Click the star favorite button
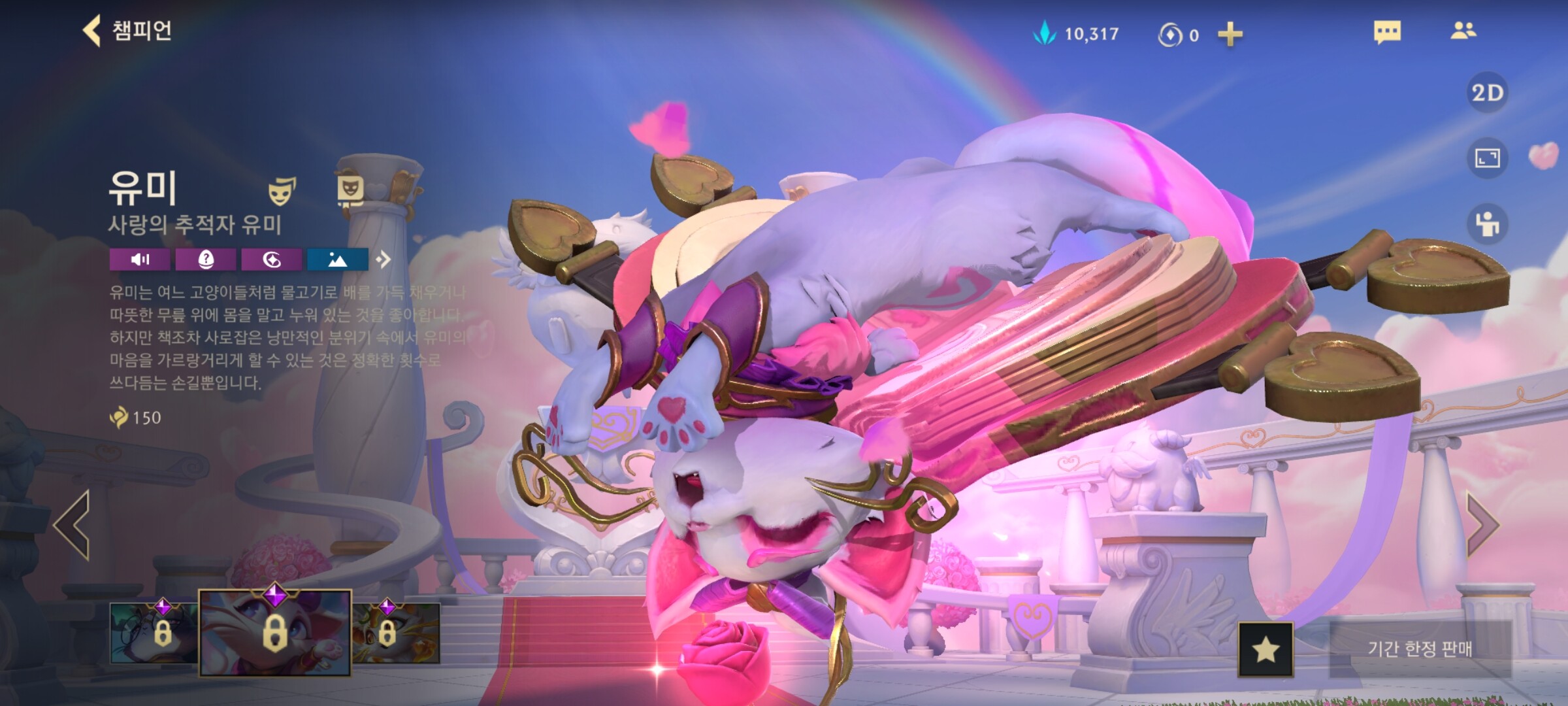 [x=1266, y=649]
